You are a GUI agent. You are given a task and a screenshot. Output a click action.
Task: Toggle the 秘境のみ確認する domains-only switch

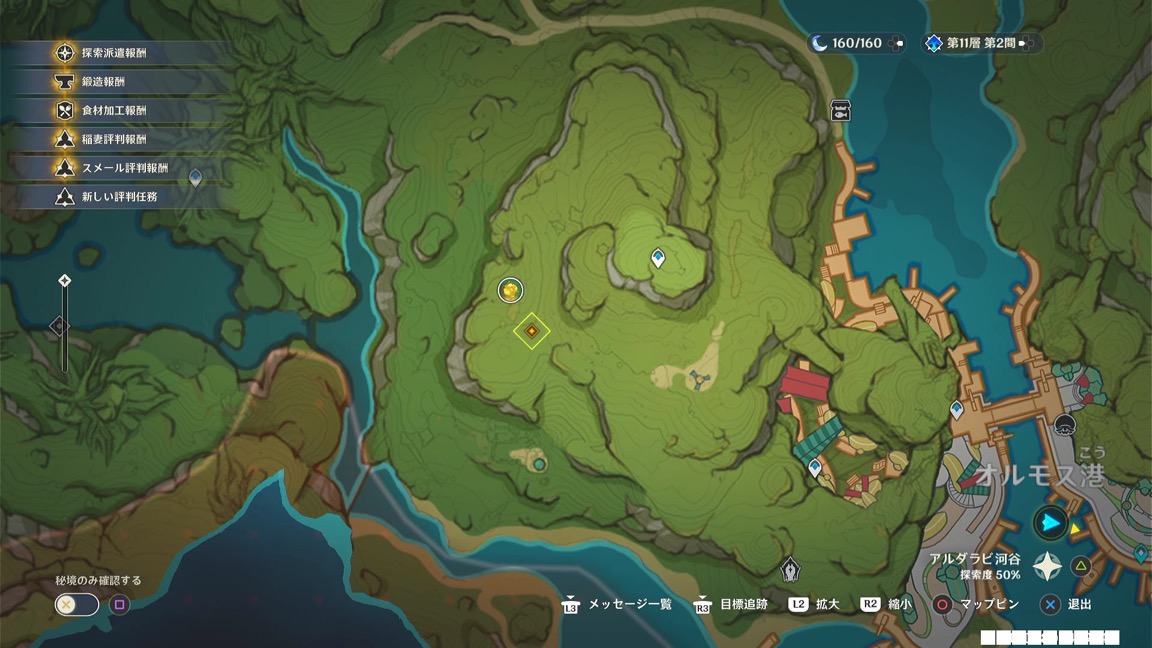[x=77, y=604]
